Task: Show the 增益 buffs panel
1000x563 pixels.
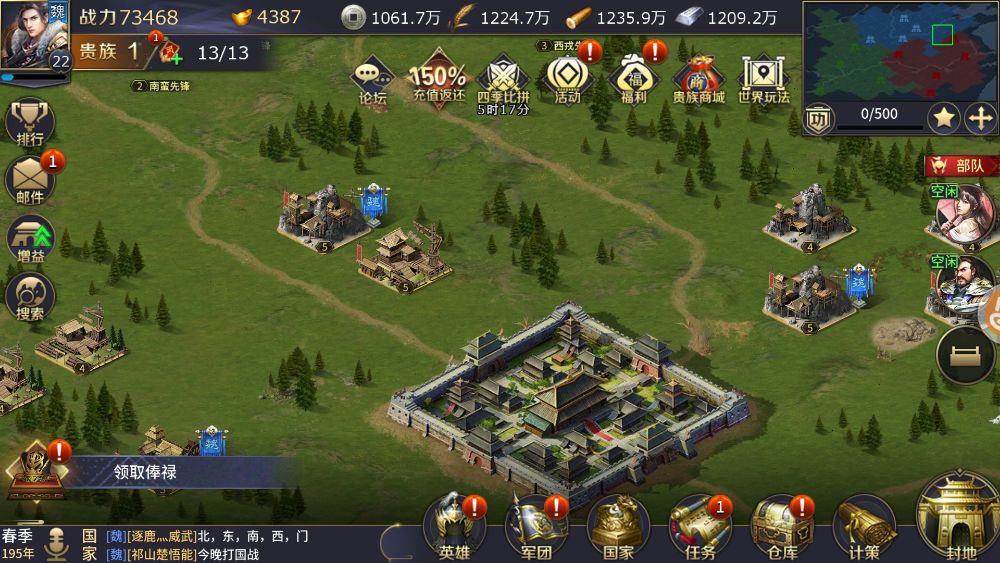Action: tap(31, 241)
